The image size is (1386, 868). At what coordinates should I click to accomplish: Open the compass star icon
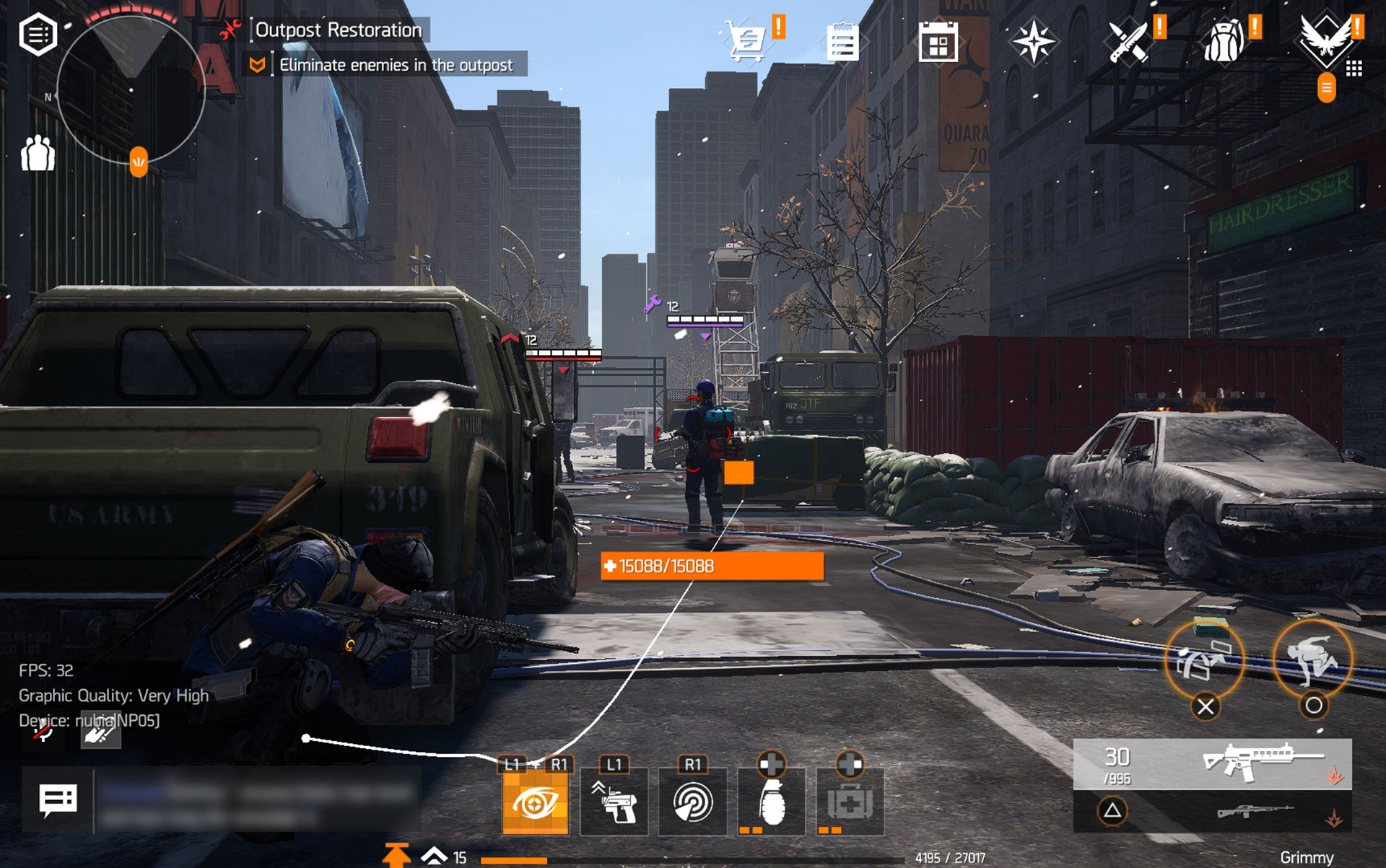tap(1033, 41)
